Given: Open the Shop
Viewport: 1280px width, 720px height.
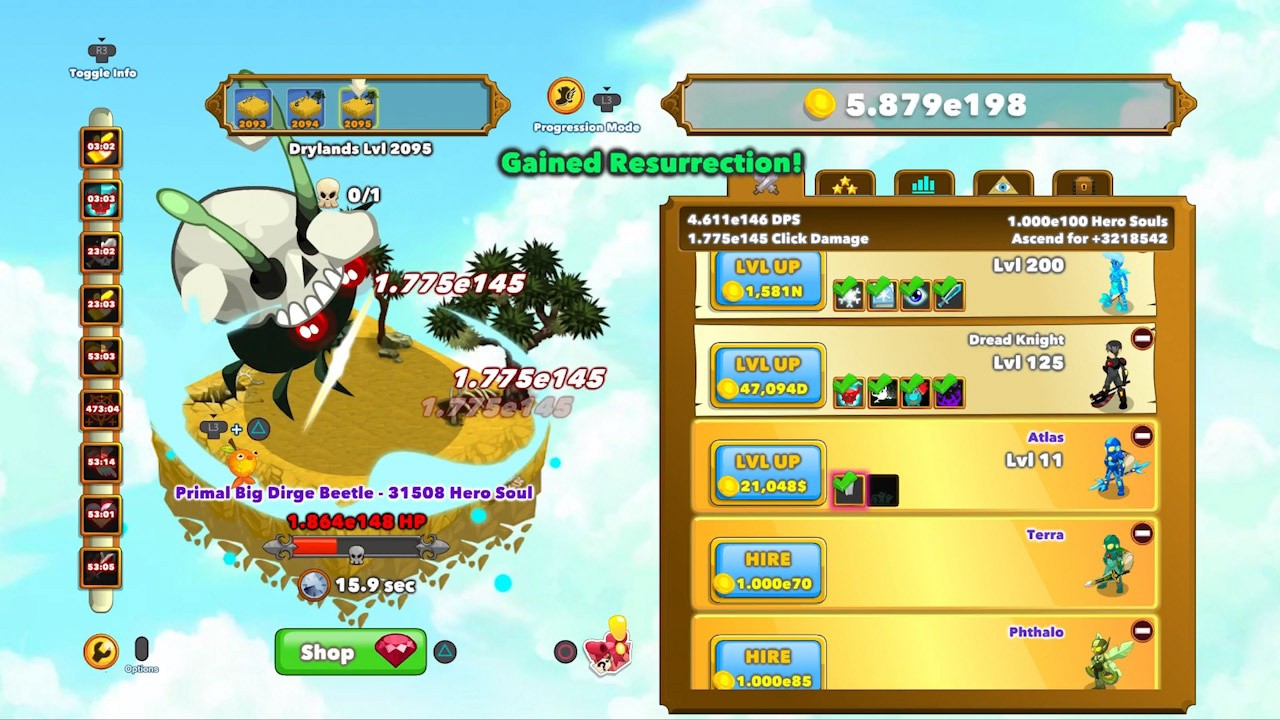Looking at the screenshot, I should pos(350,652).
